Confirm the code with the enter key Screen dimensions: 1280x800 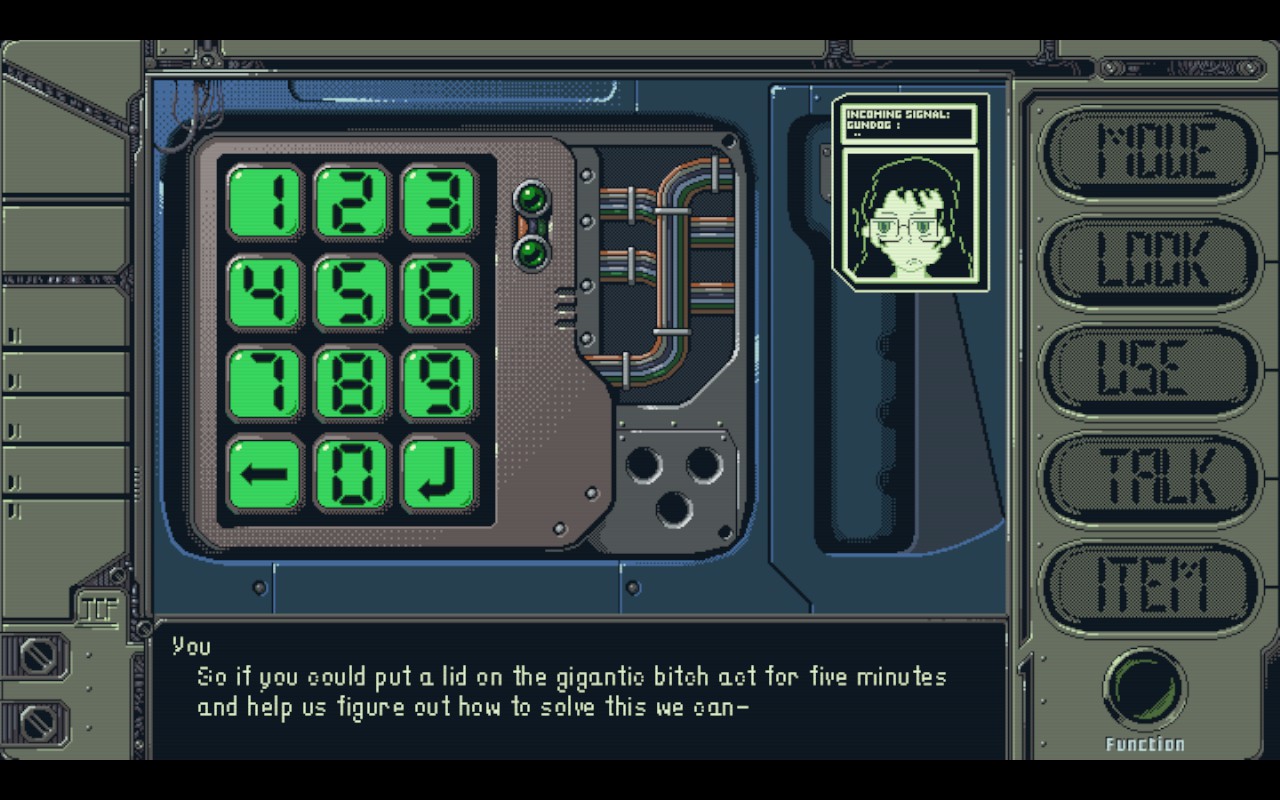click(440, 474)
